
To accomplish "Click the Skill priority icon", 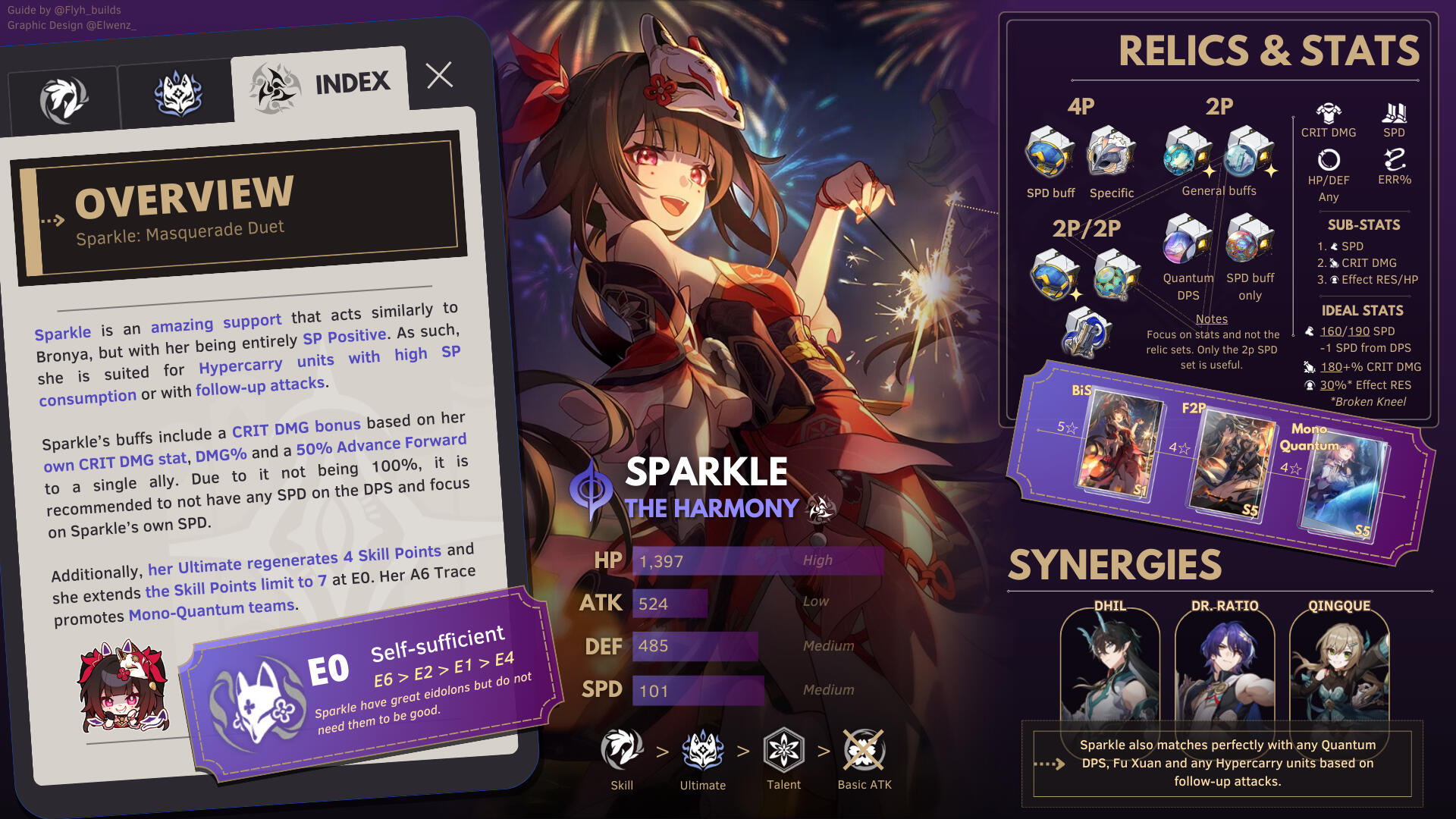I will 622,750.
